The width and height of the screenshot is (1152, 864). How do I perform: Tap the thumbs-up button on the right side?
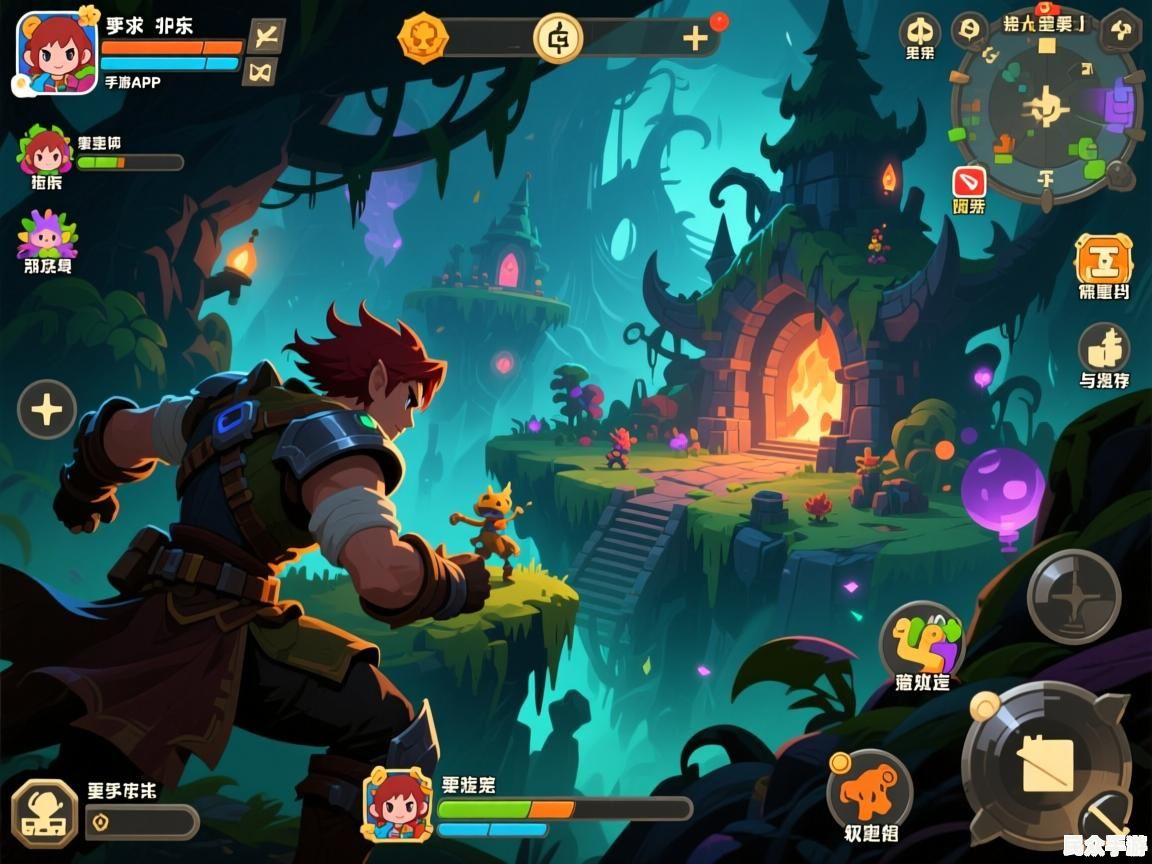click(x=1104, y=348)
